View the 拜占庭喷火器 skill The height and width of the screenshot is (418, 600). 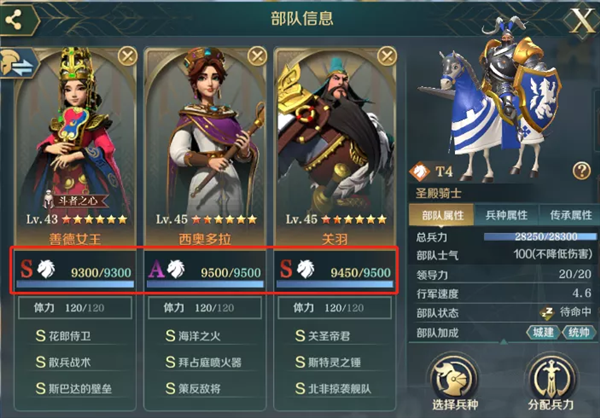207,362
